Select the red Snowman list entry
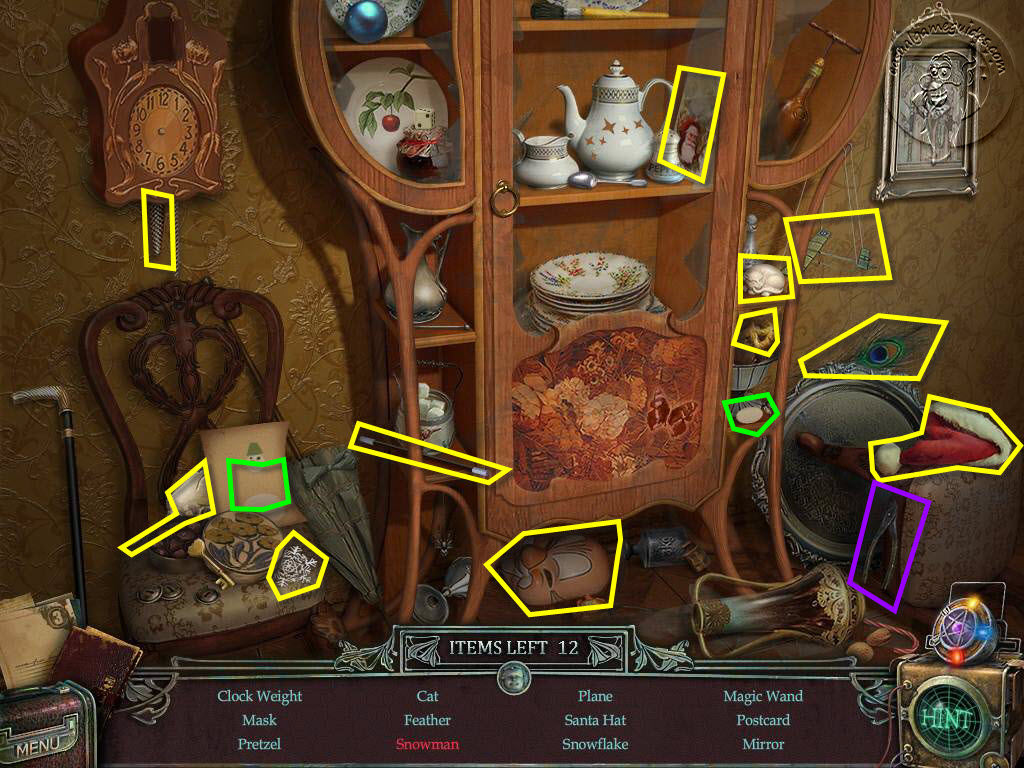The height and width of the screenshot is (768, 1024). coord(427,744)
